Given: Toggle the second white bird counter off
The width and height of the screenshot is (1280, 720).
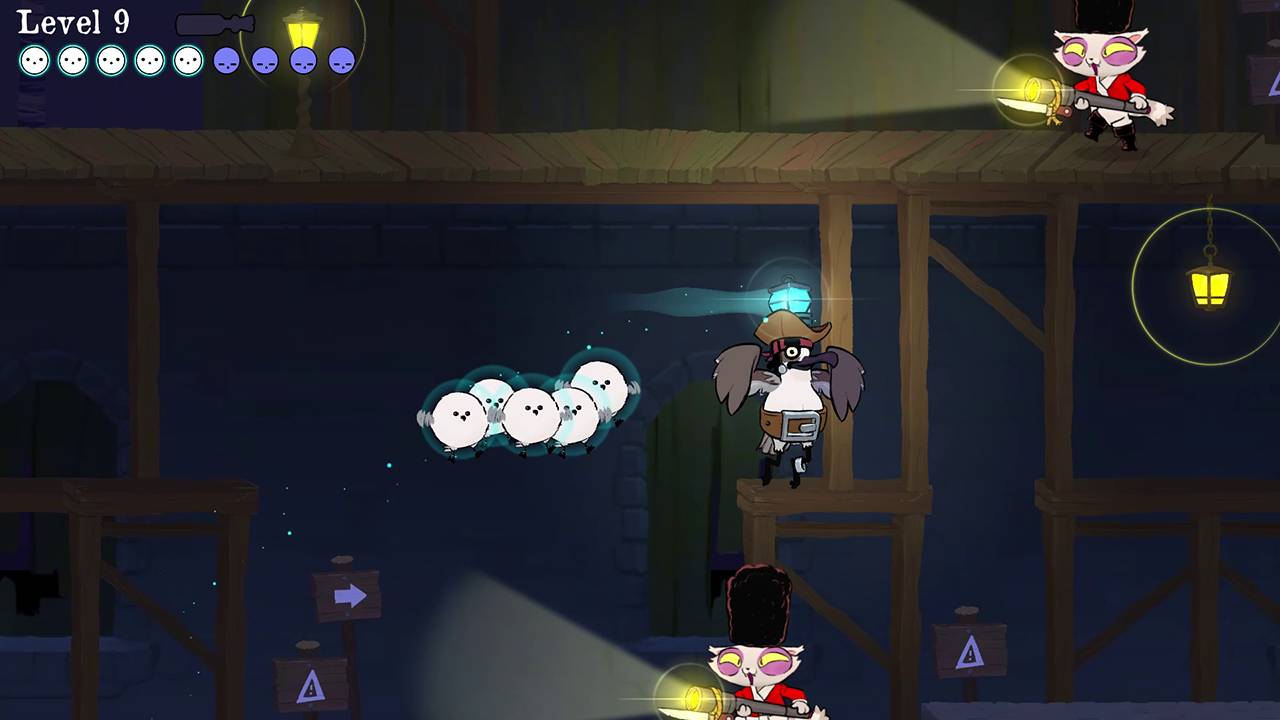Looking at the screenshot, I should pos(71,60).
